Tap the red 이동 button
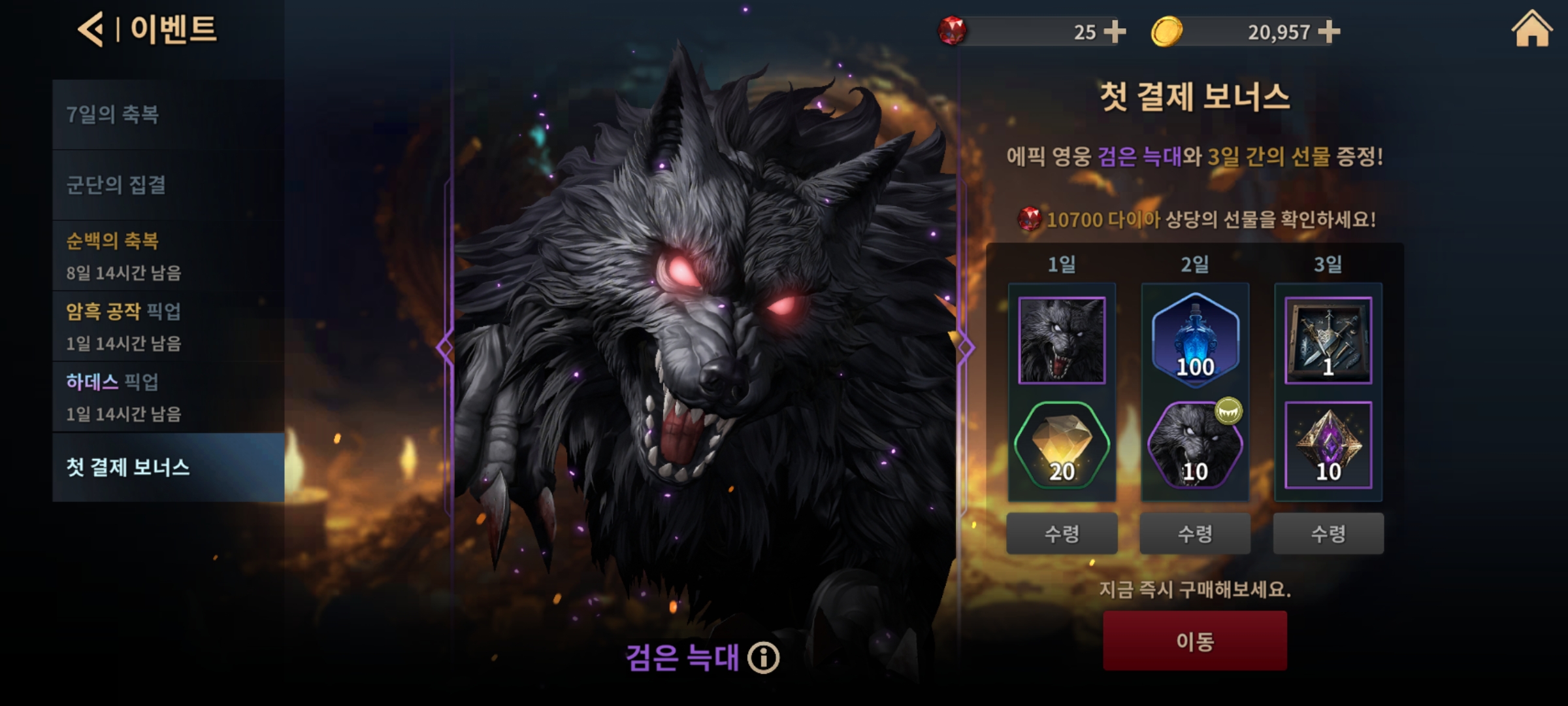 [1195, 641]
